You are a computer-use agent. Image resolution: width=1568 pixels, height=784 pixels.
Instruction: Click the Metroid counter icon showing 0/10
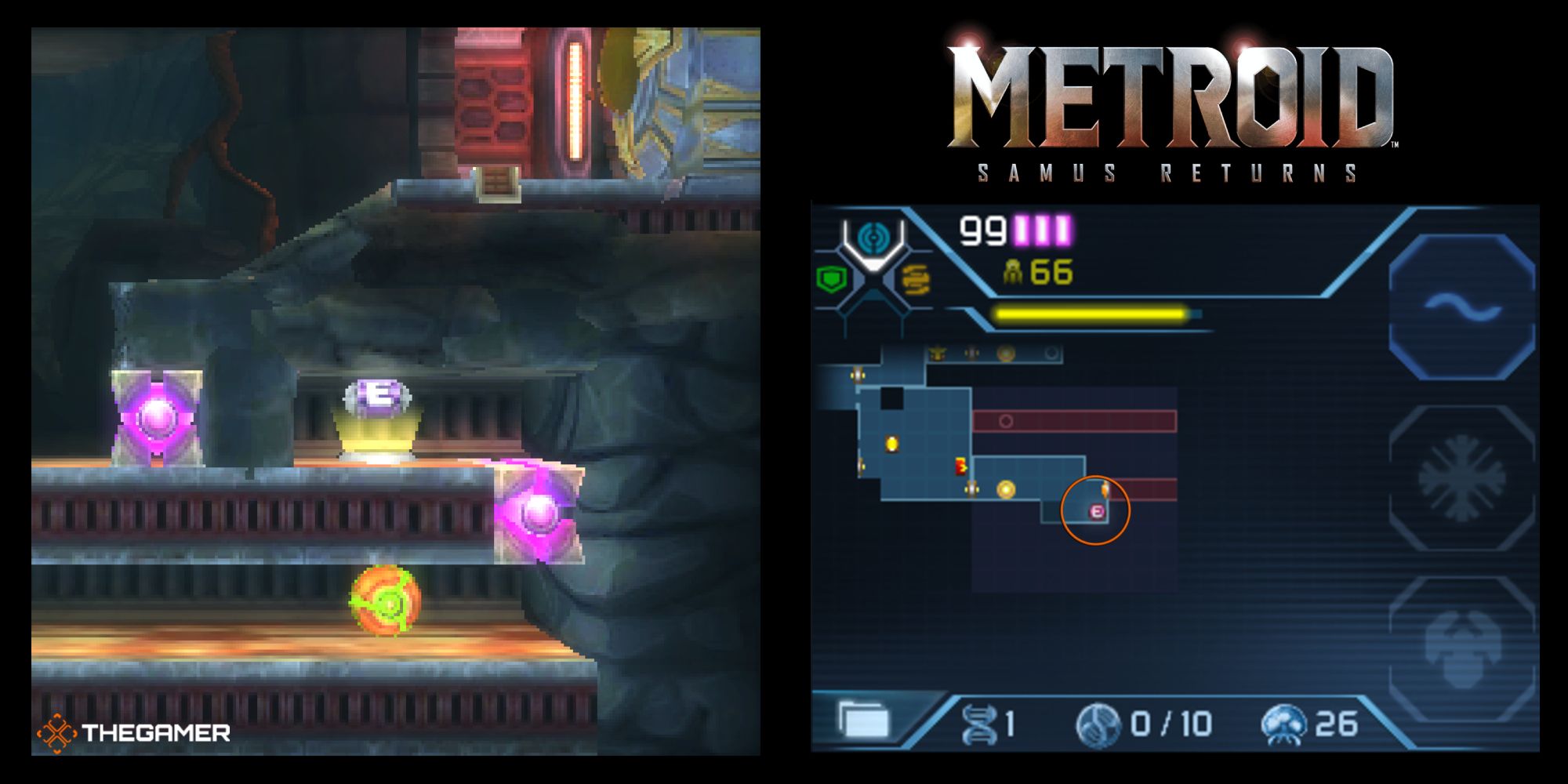pos(1099,724)
